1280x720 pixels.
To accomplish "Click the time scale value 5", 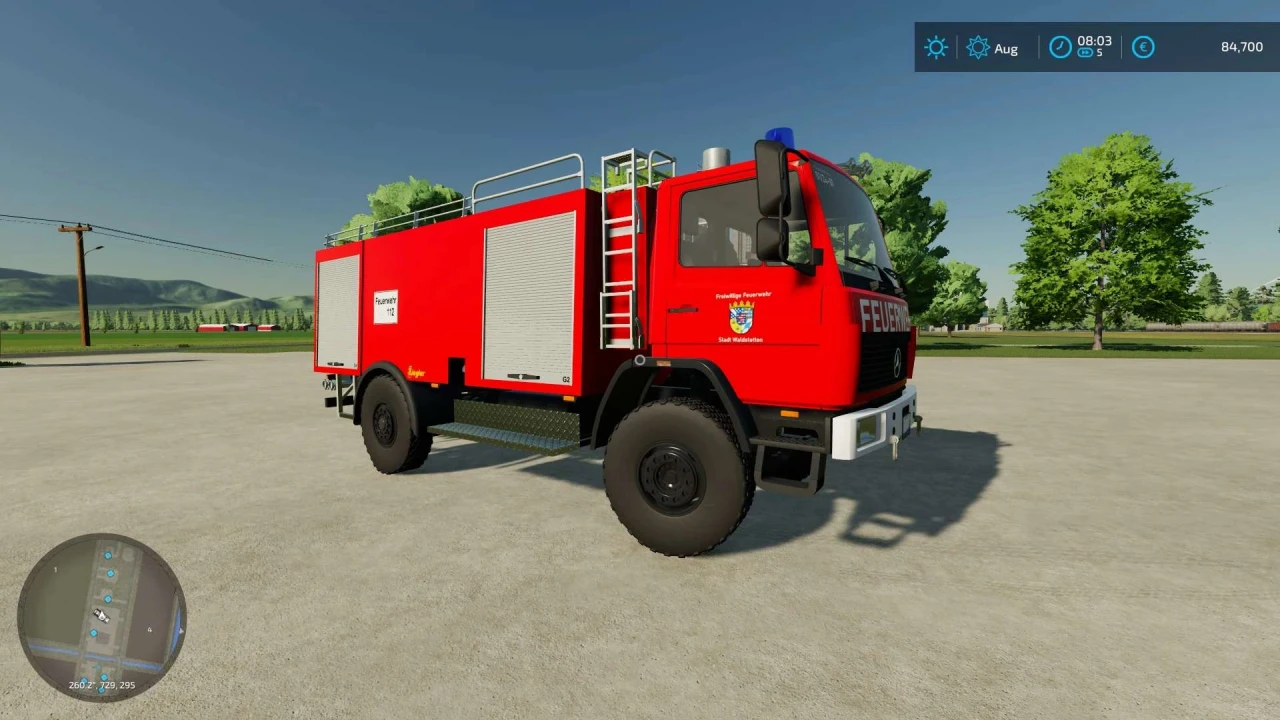I will pyautogui.click(x=1099, y=53).
